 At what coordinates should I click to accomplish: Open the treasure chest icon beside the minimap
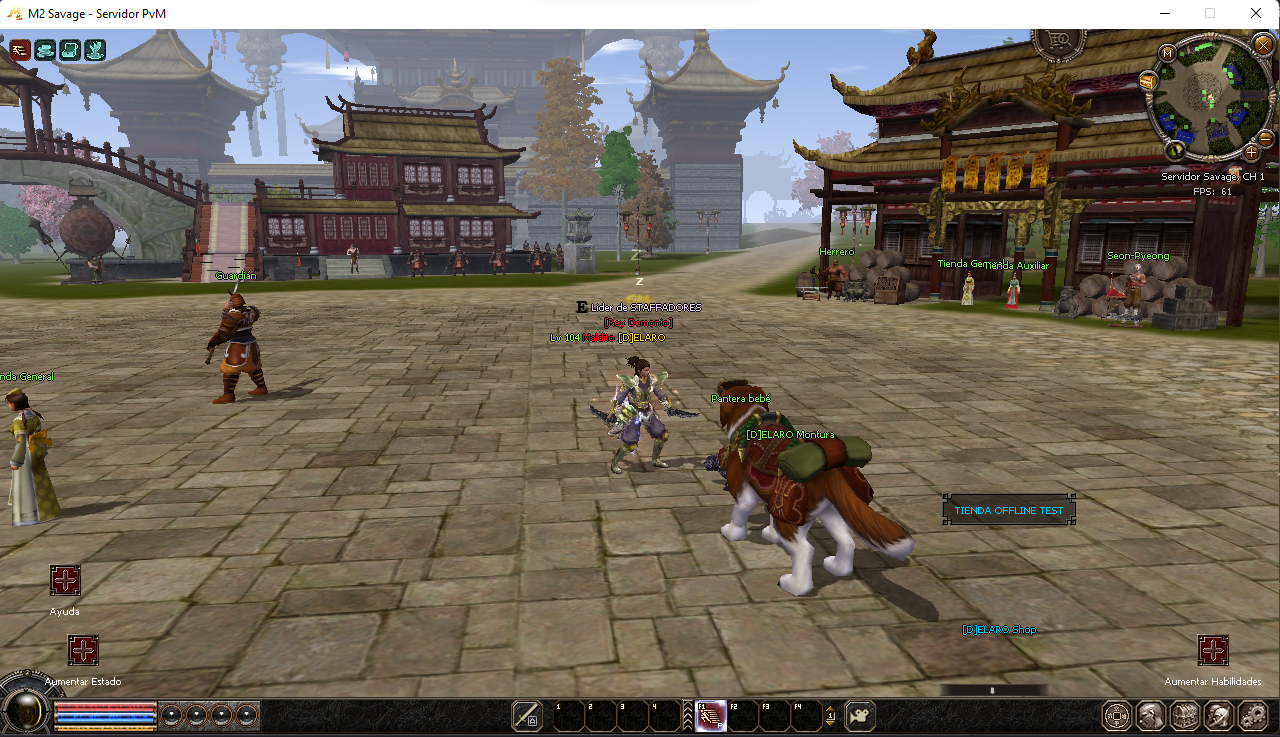pyautogui.click(x=1149, y=80)
